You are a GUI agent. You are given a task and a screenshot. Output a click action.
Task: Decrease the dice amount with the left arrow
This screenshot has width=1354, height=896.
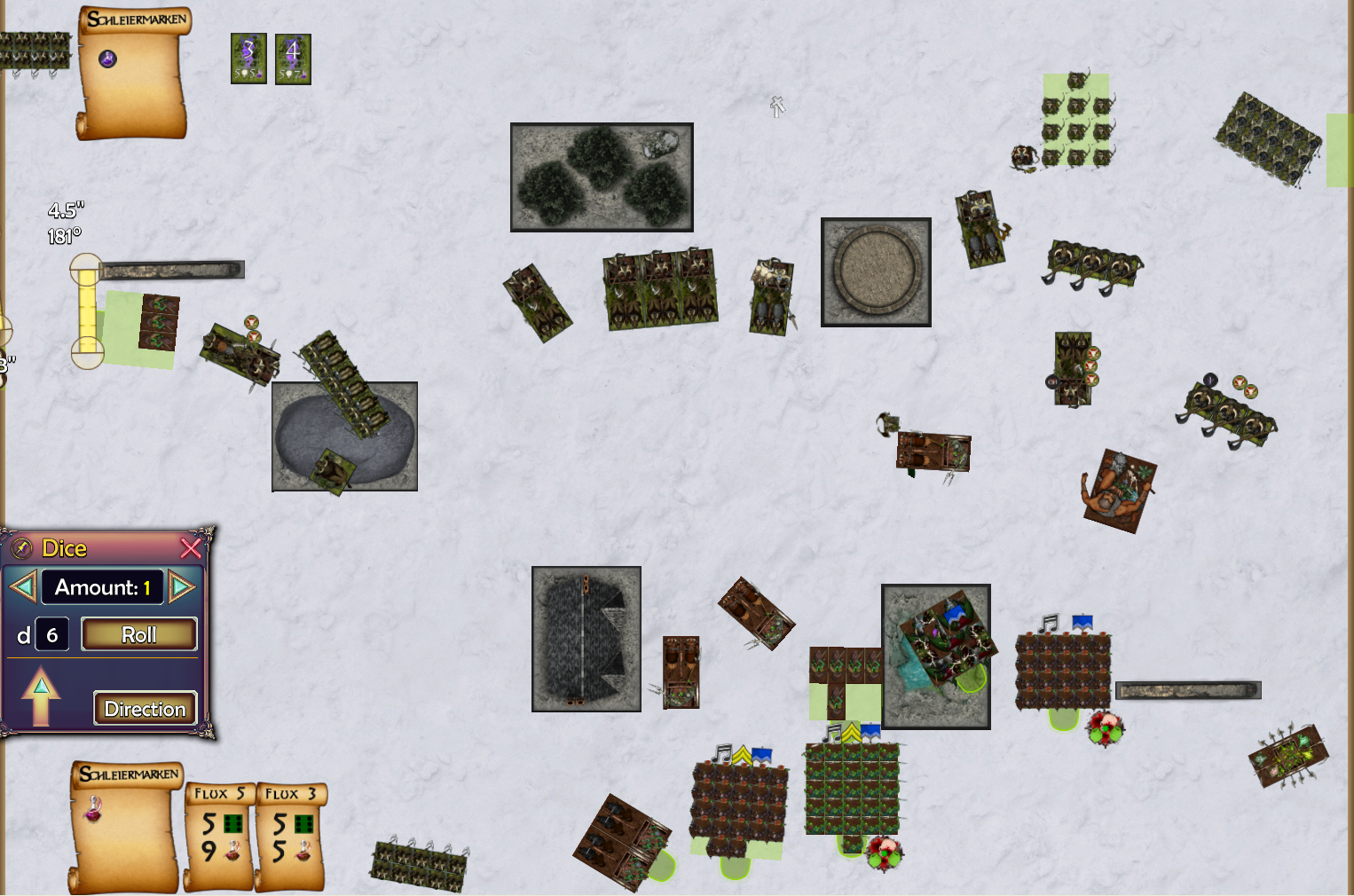point(22,587)
